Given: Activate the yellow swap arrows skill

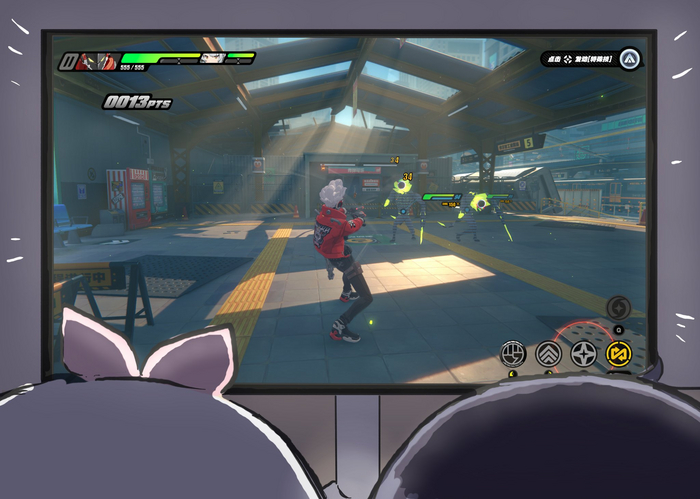Looking at the screenshot, I should click(x=620, y=352).
